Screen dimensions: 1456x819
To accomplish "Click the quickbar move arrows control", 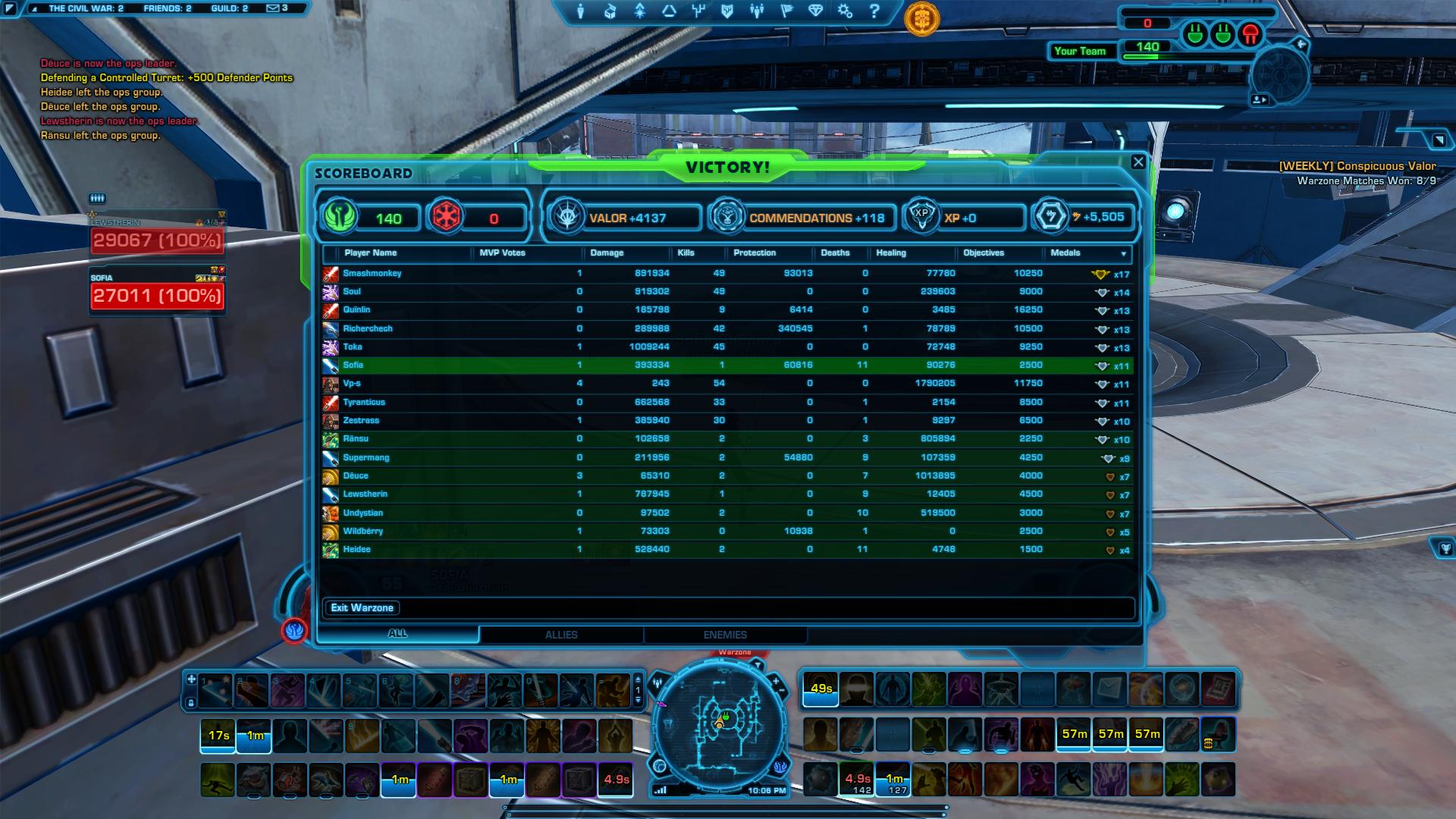I will coord(192,679).
